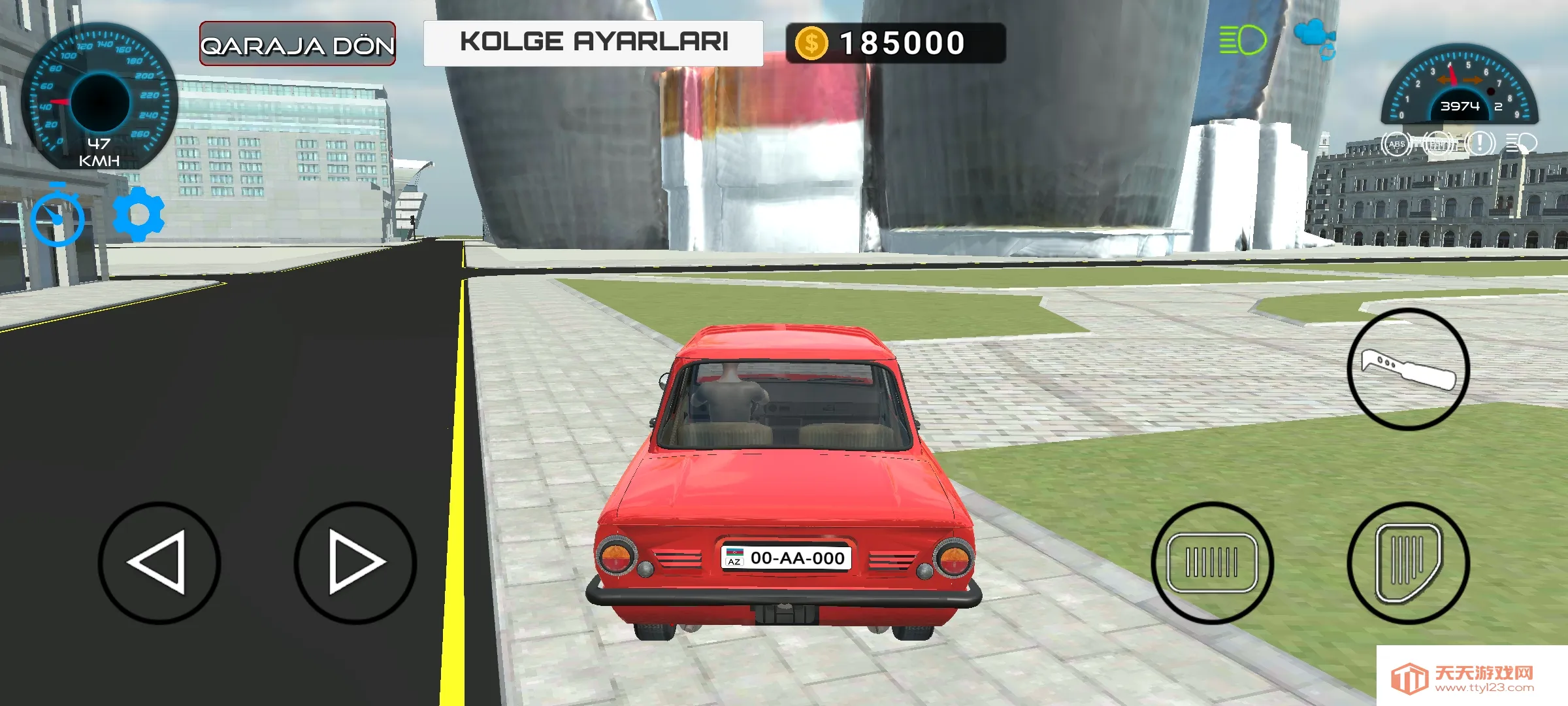Viewport: 1568px width, 706px height.
Task: Tap the speedometer showing 47 KMH
Action: tap(99, 105)
